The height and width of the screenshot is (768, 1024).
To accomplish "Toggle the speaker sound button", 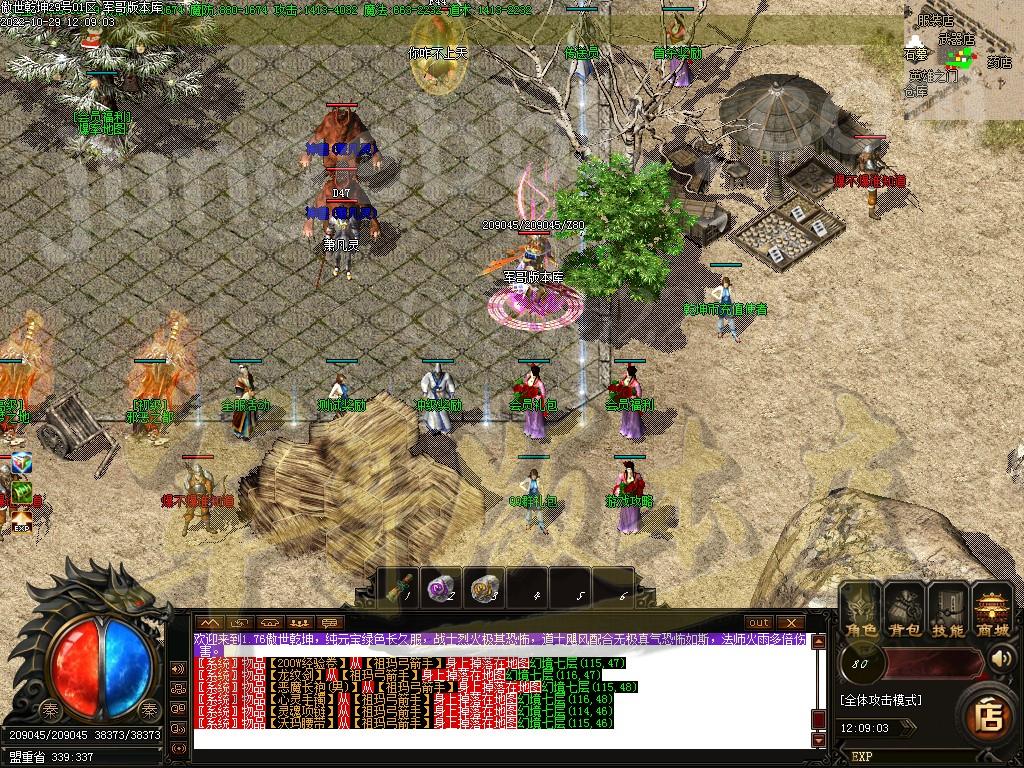I will pyautogui.click(x=1001, y=659).
